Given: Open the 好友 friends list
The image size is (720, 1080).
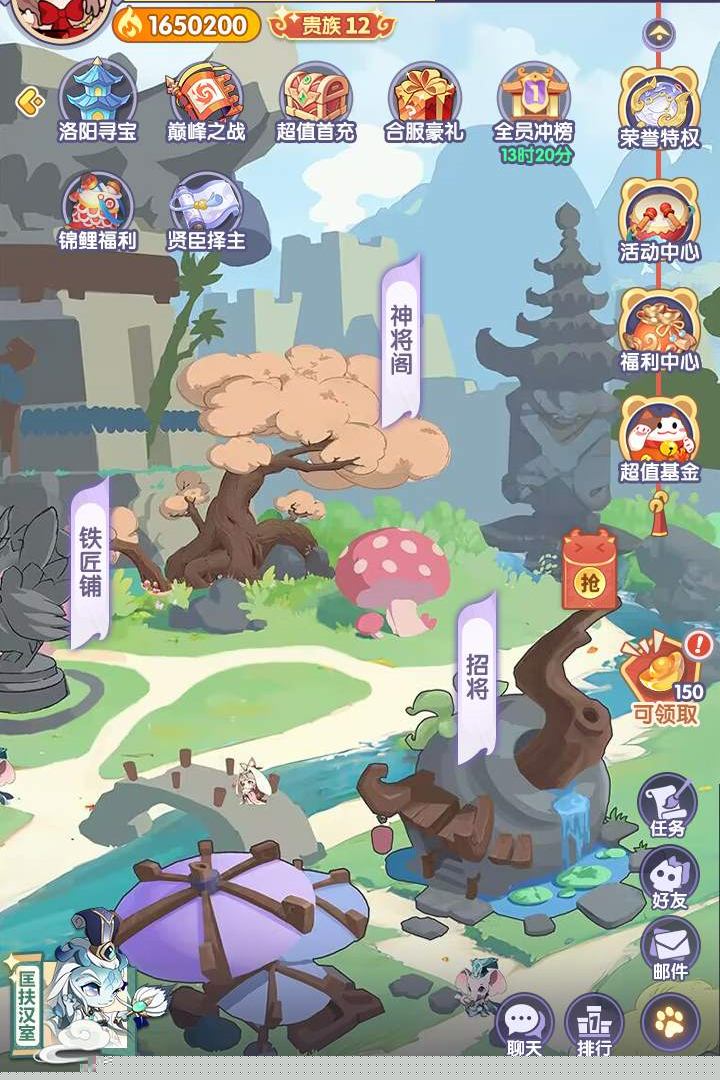Looking at the screenshot, I should click(669, 875).
